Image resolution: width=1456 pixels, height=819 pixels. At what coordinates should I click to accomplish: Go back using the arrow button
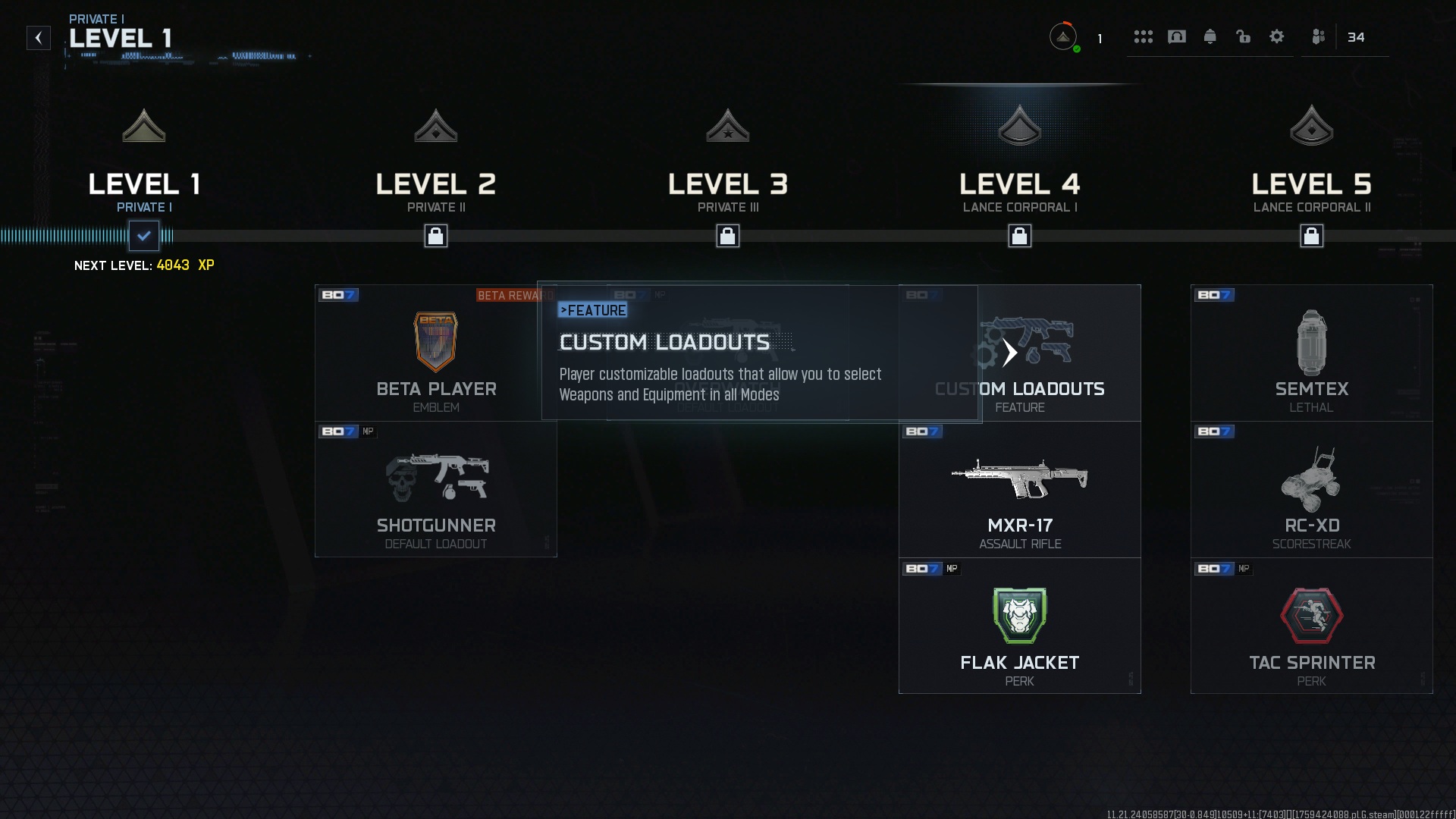pyautogui.click(x=39, y=38)
